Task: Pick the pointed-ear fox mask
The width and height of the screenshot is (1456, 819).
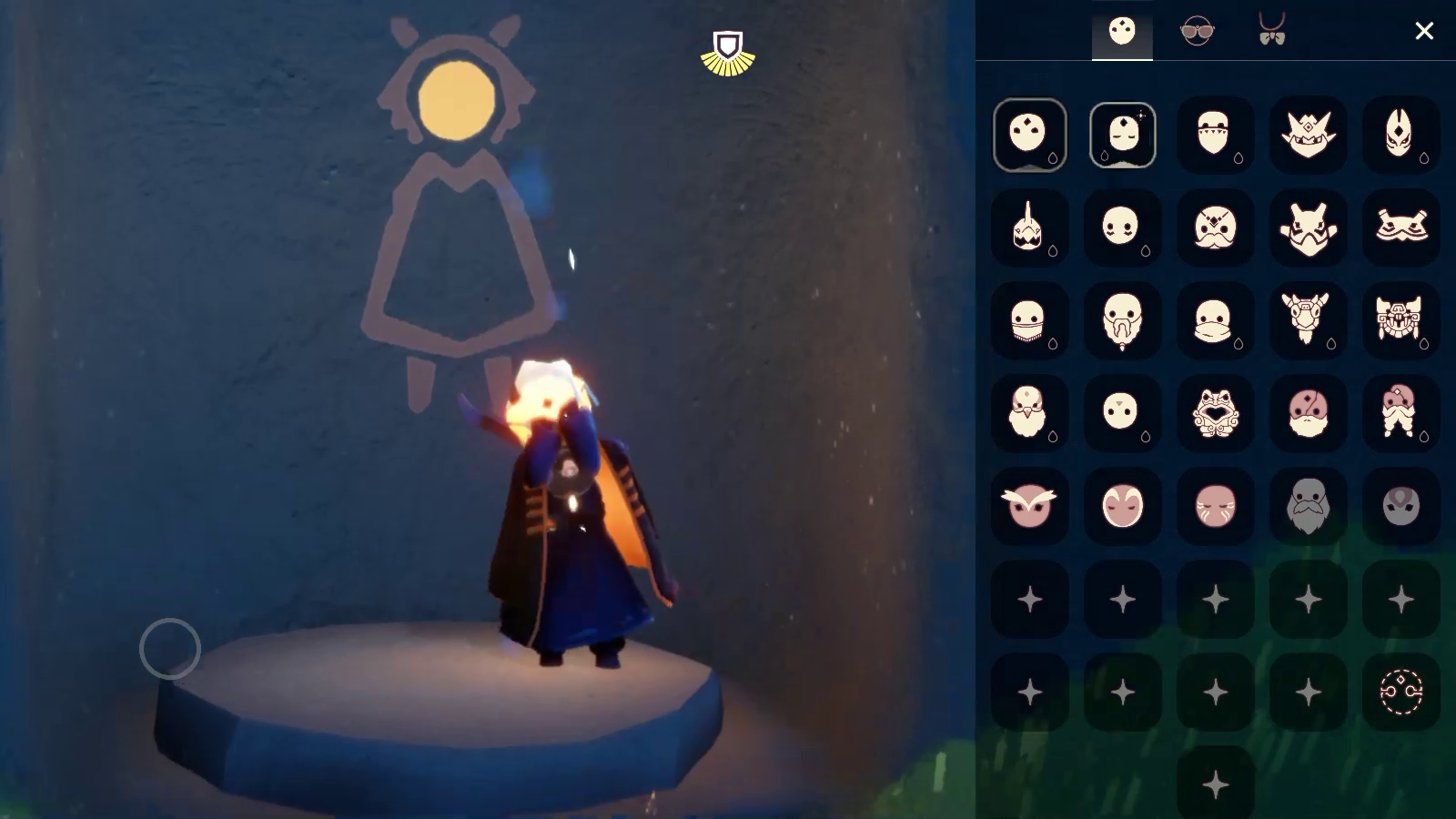Action: [1400, 135]
